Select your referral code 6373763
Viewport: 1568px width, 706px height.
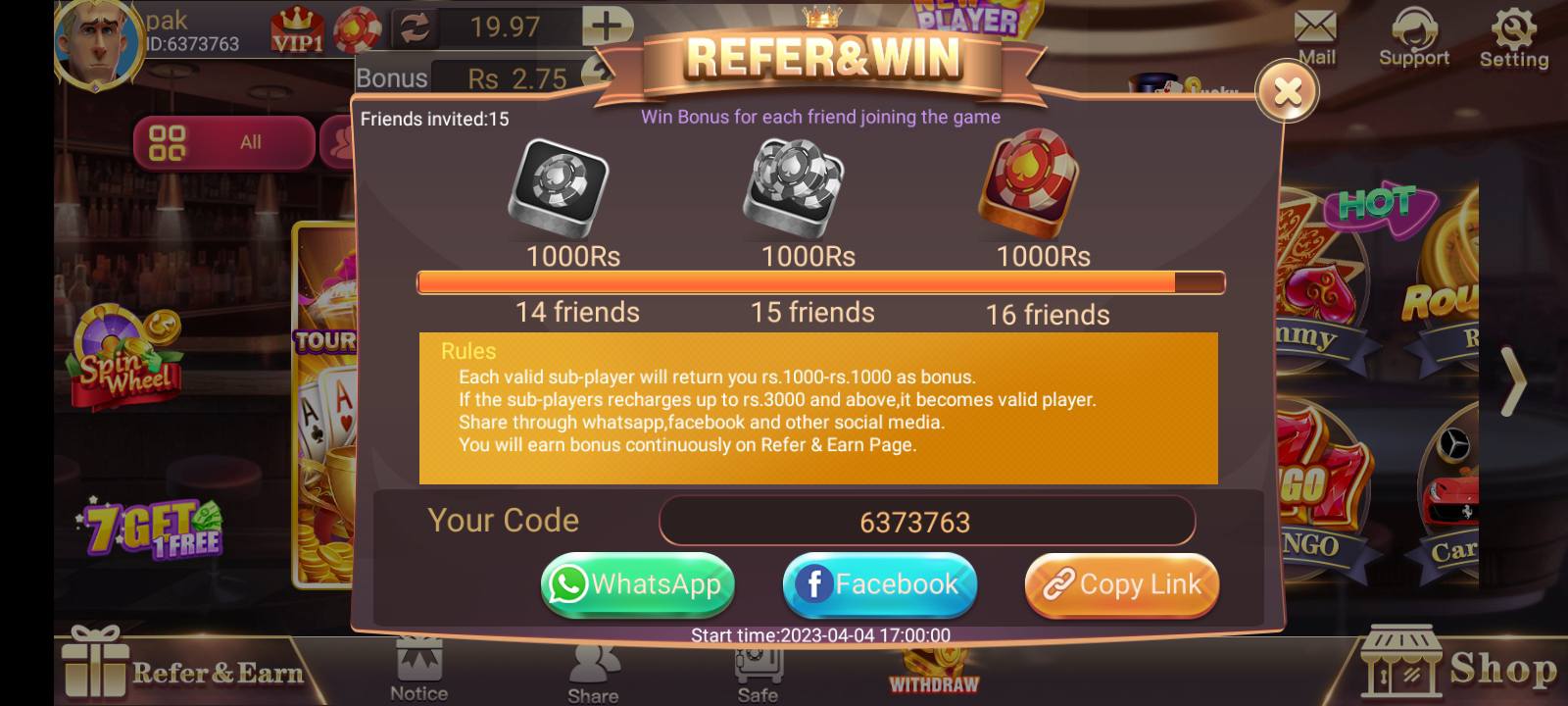pyautogui.click(x=925, y=521)
